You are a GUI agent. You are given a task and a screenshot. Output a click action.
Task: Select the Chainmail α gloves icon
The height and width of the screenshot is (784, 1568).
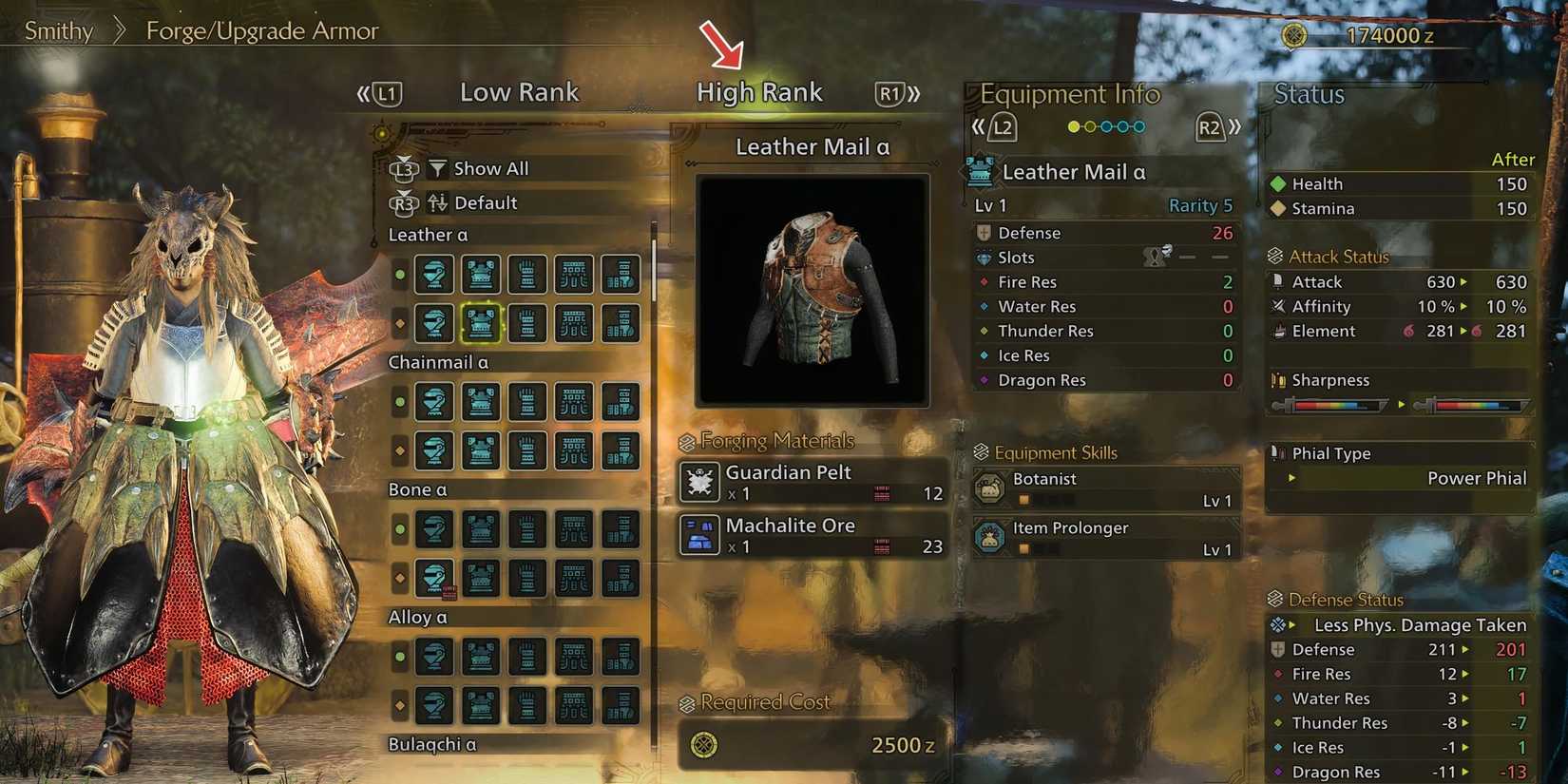[x=527, y=401]
